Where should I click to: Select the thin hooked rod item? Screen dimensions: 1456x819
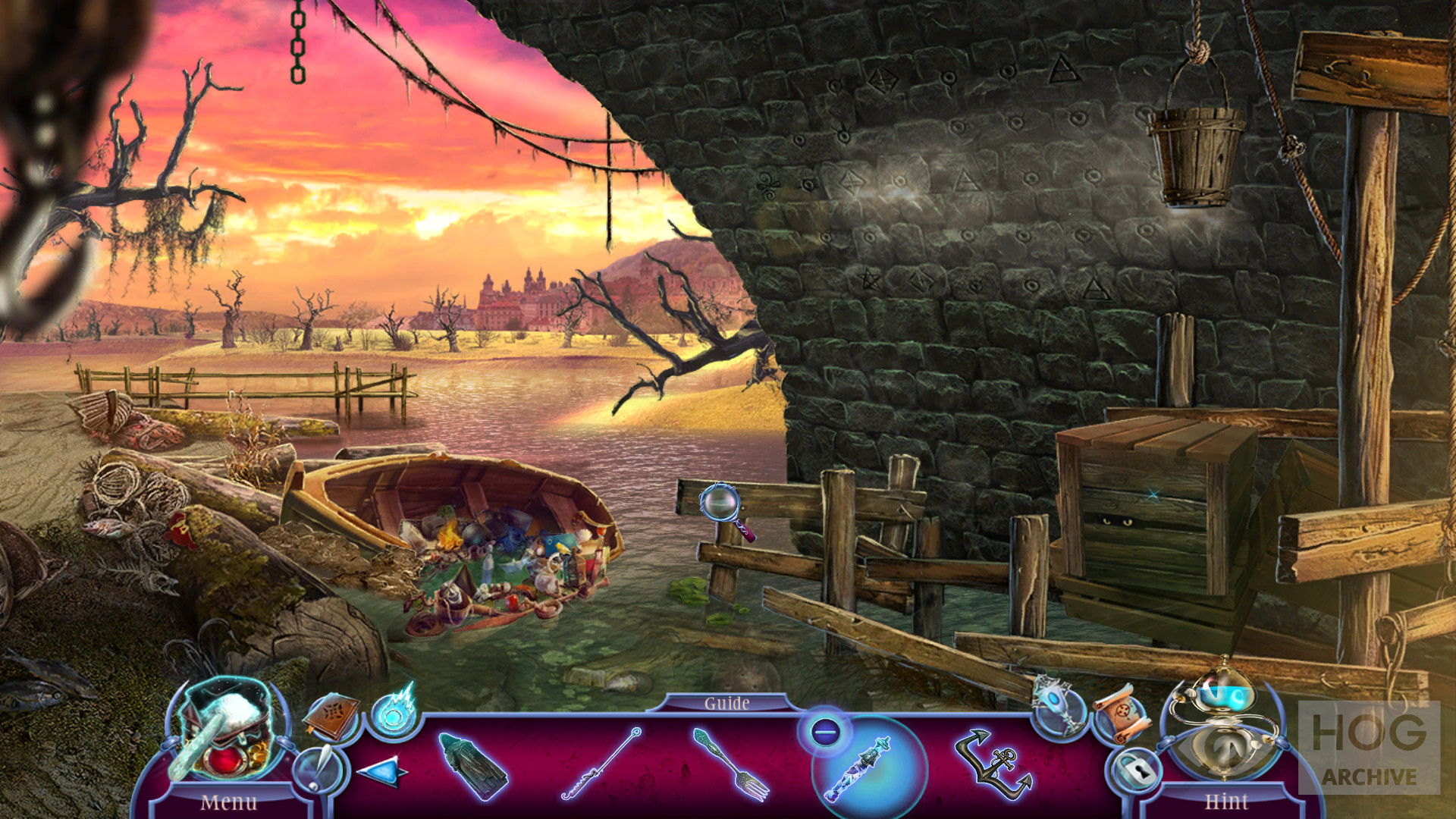(x=601, y=764)
